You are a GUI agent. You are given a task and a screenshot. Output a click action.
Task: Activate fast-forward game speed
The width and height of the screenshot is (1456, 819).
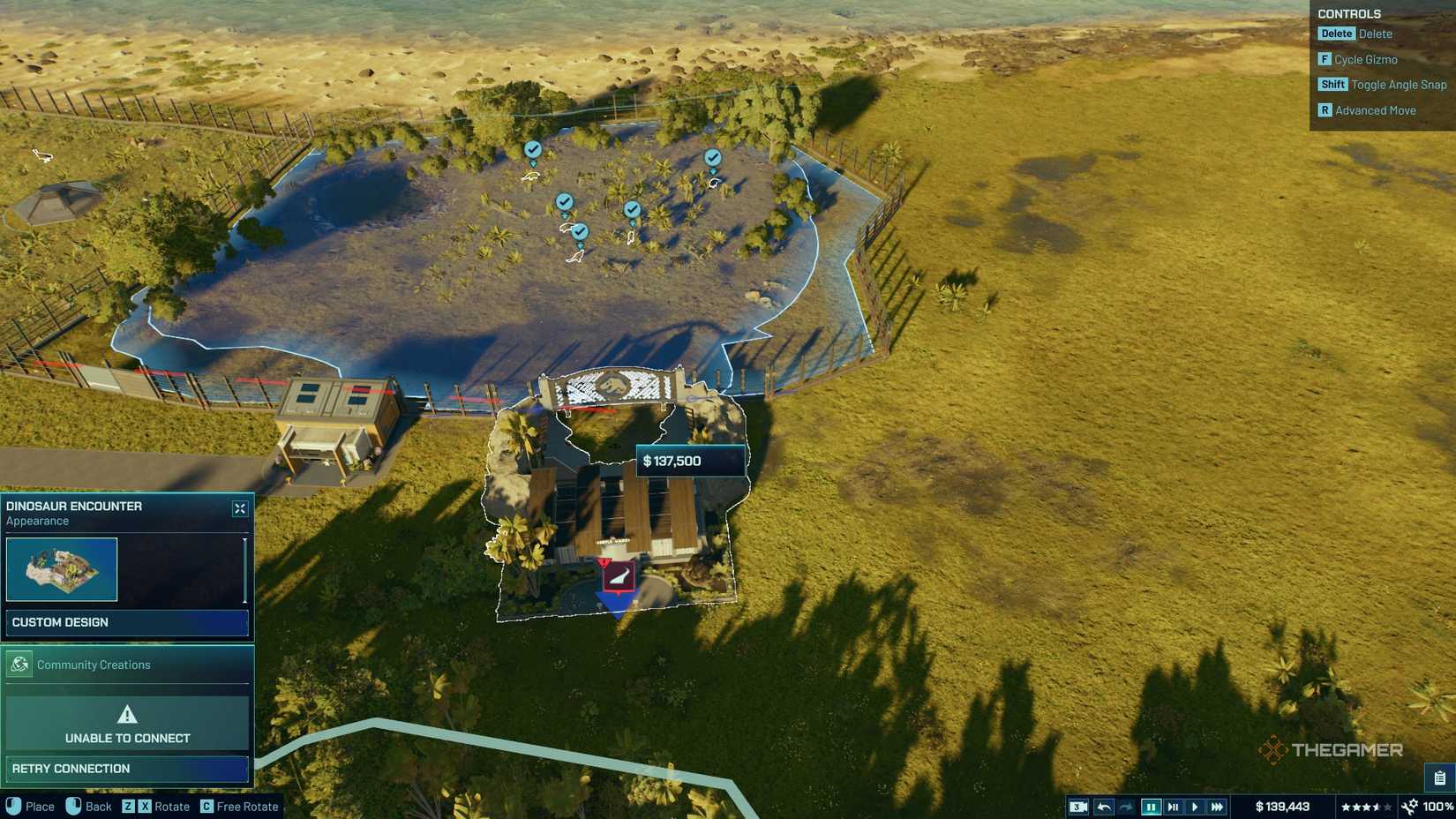tap(1217, 806)
